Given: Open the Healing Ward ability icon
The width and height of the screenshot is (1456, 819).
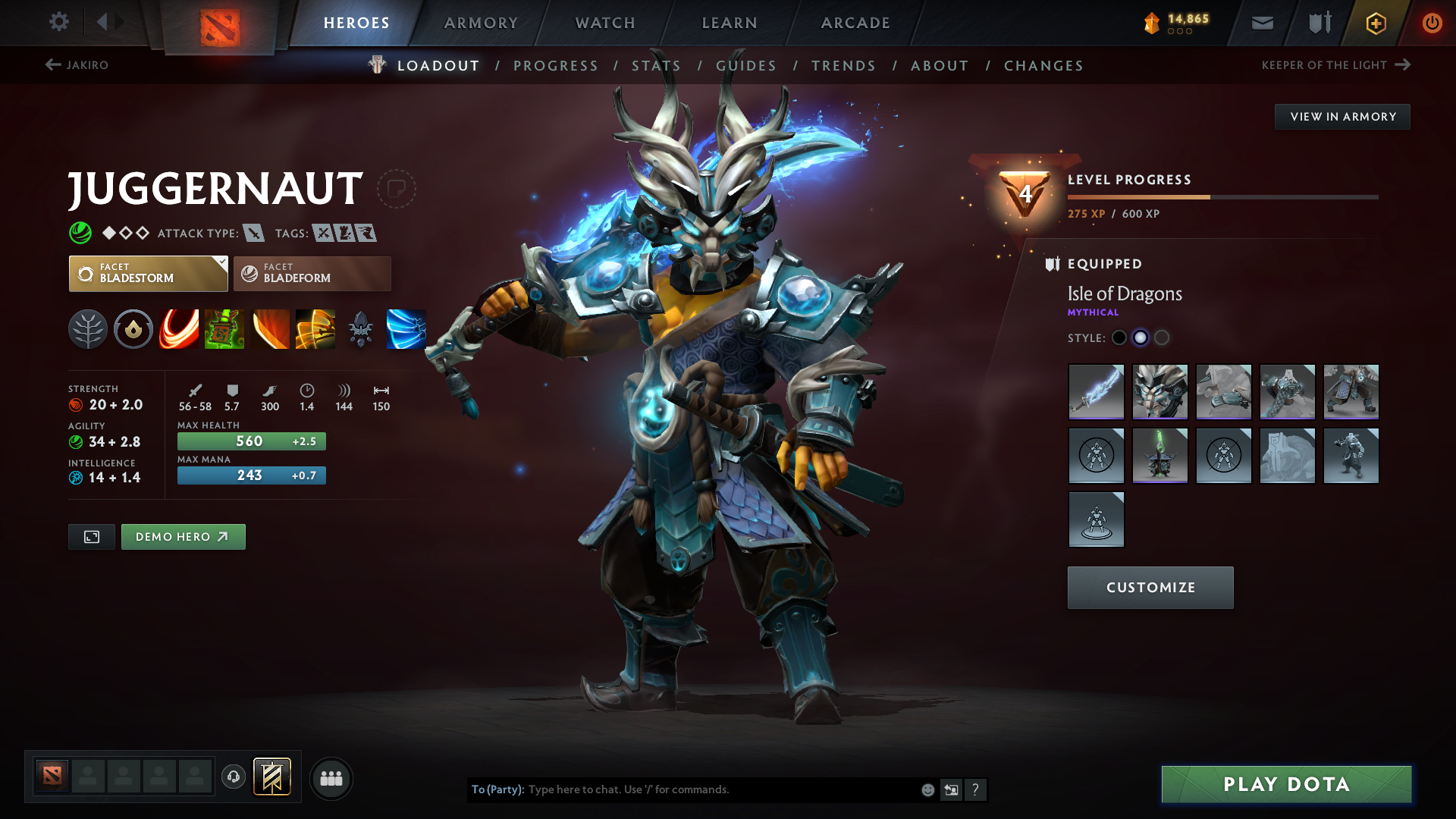Looking at the screenshot, I should [x=224, y=329].
